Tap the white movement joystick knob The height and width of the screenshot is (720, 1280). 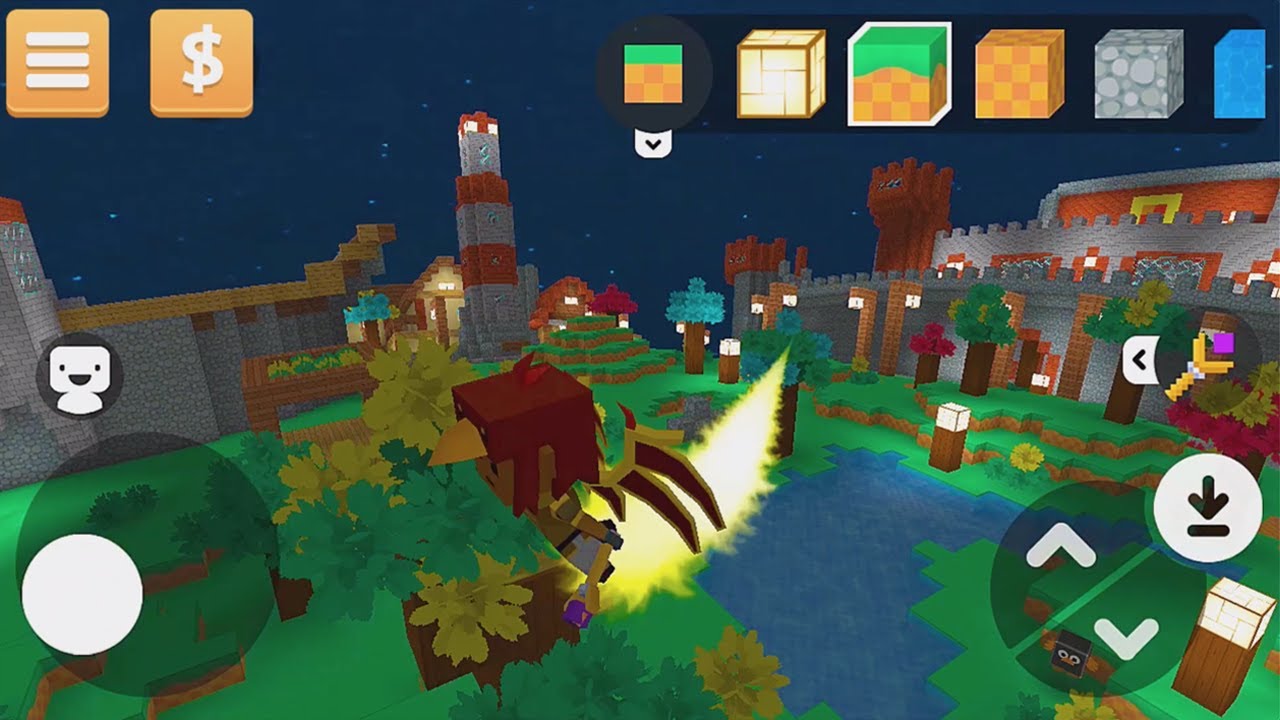point(82,594)
